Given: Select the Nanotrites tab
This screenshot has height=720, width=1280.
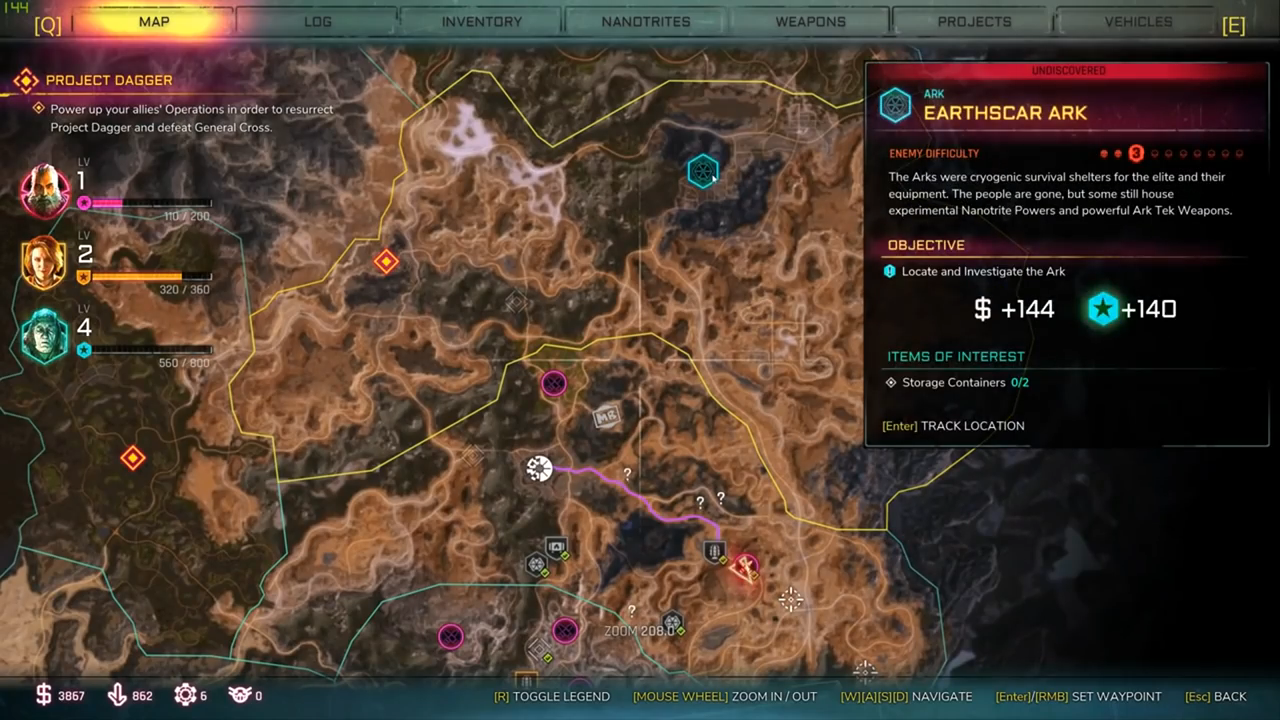Looking at the screenshot, I should 645,21.
